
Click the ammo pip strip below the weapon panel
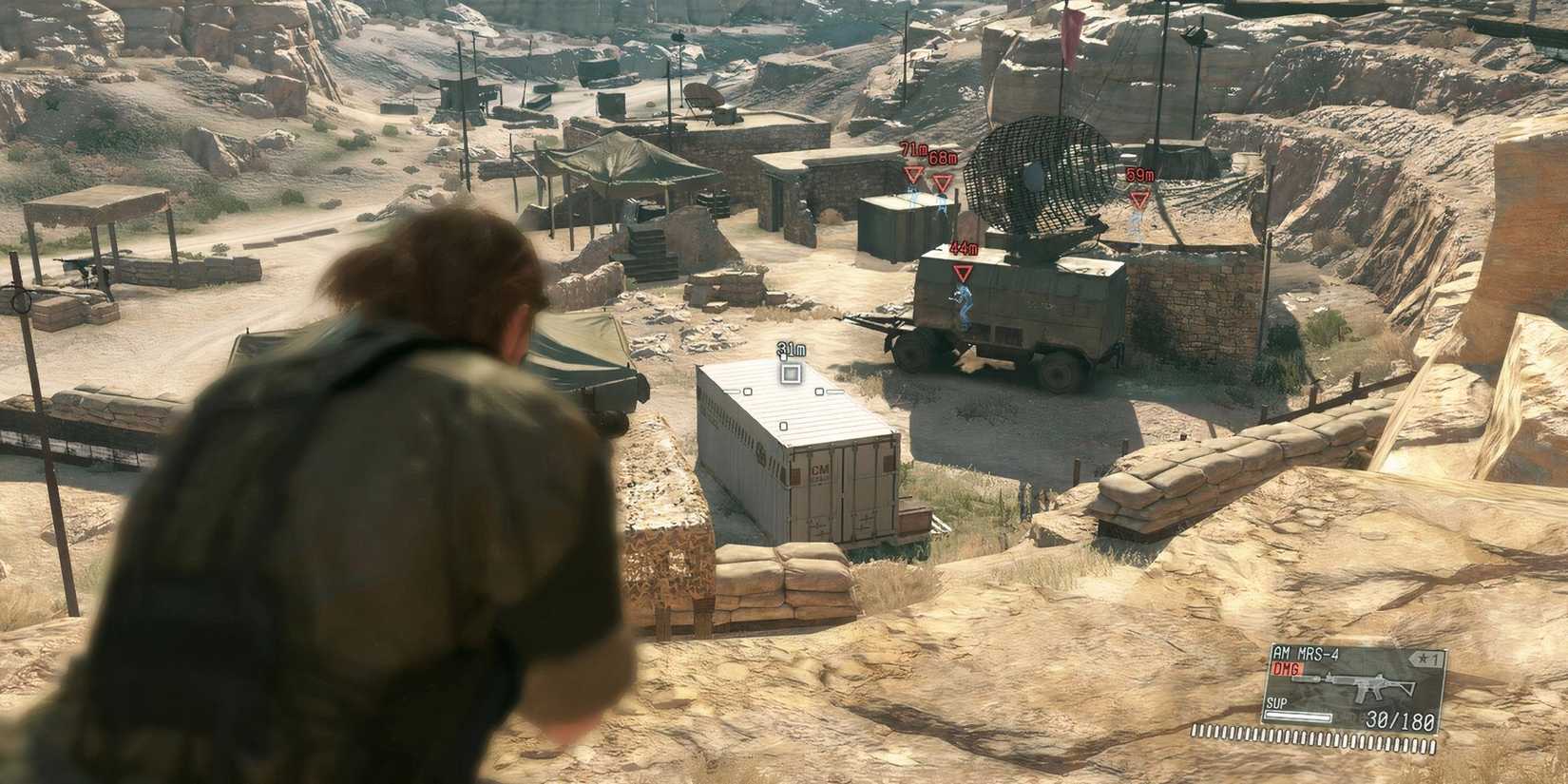click(x=1316, y=739)
